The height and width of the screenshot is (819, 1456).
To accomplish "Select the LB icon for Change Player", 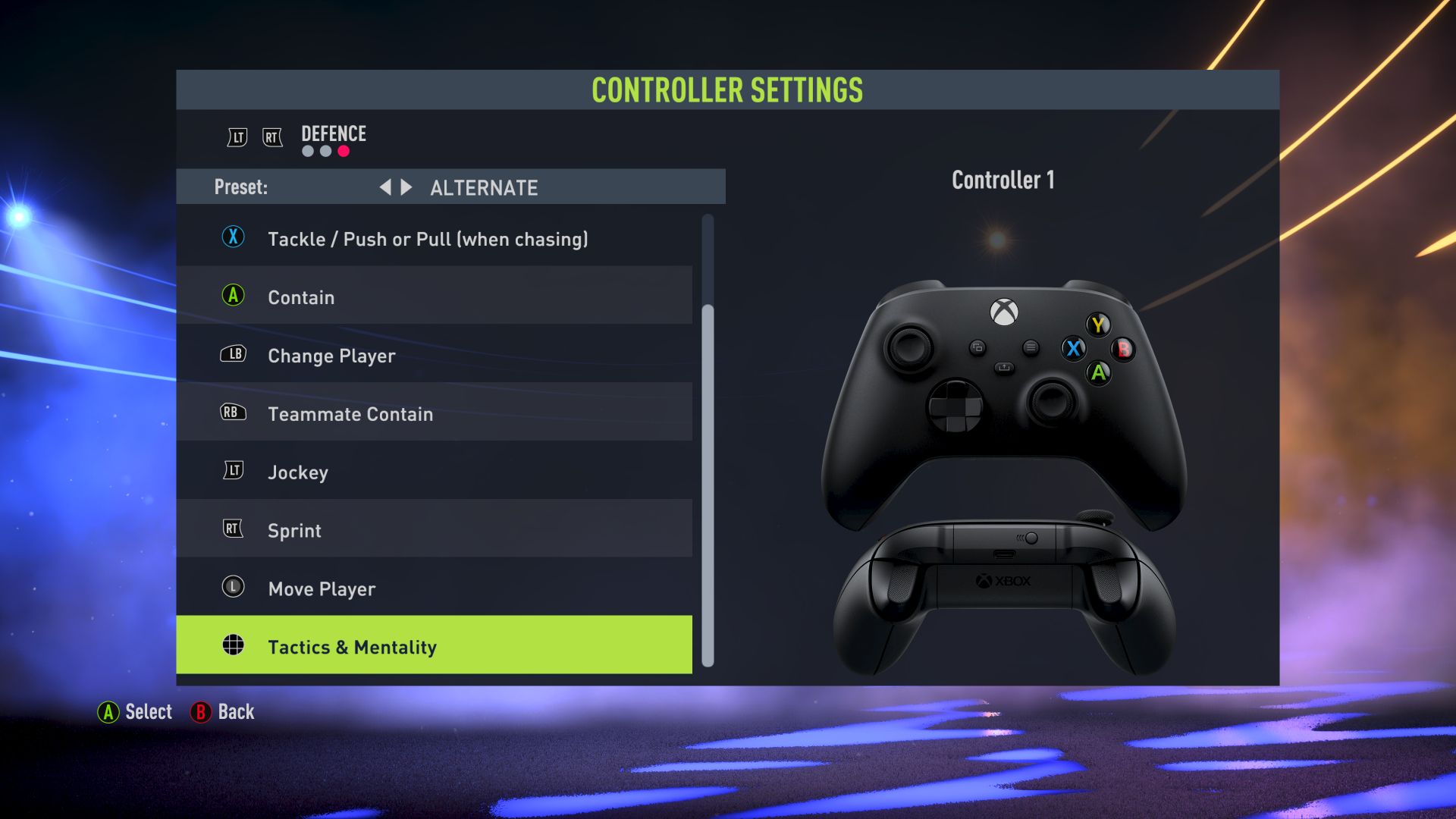I will click(x=234, y=355).
